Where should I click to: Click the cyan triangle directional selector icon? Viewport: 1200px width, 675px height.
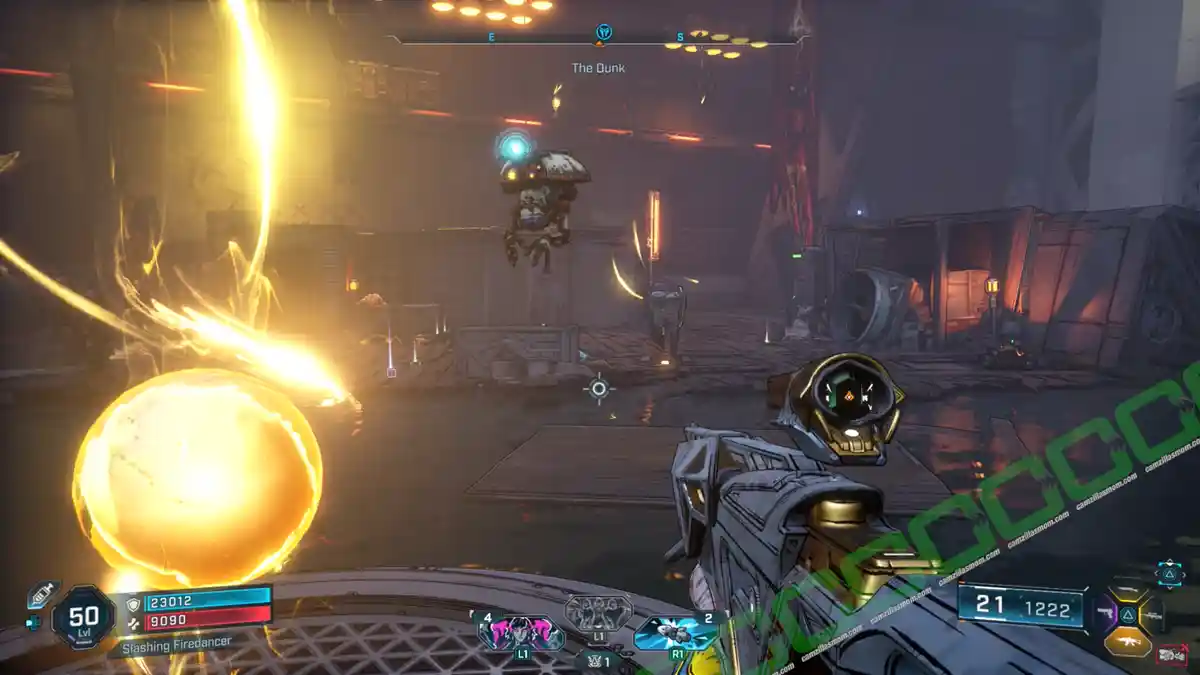coord(1169,573)
